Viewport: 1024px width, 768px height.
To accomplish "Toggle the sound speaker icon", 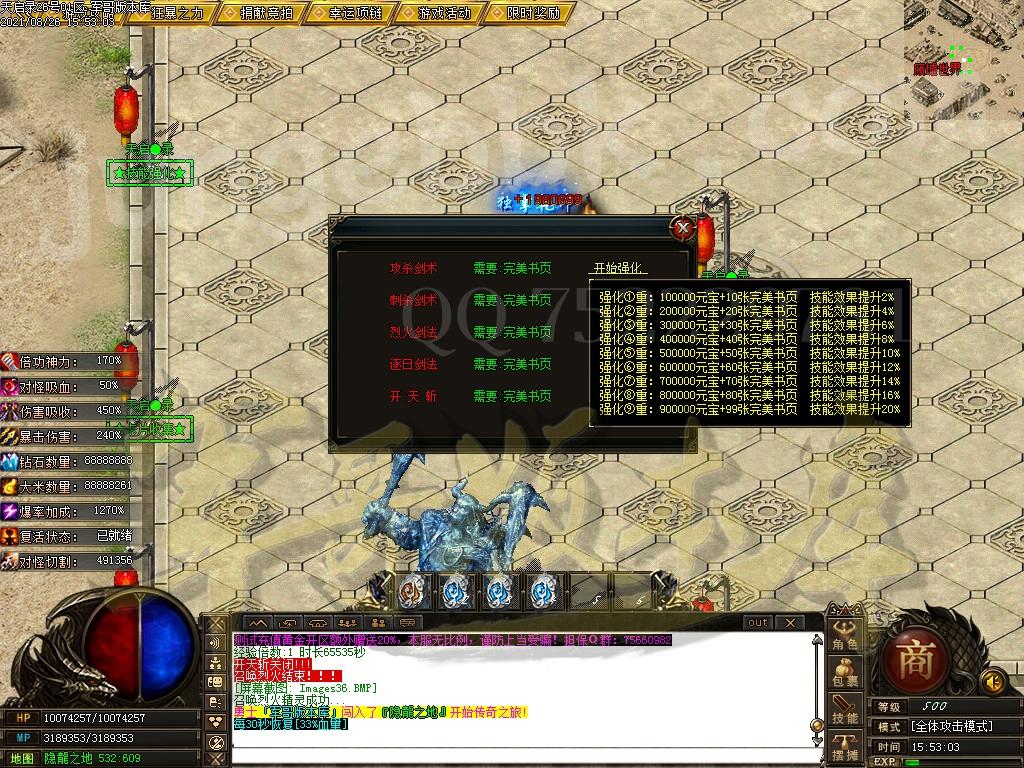I will [992, 681].
